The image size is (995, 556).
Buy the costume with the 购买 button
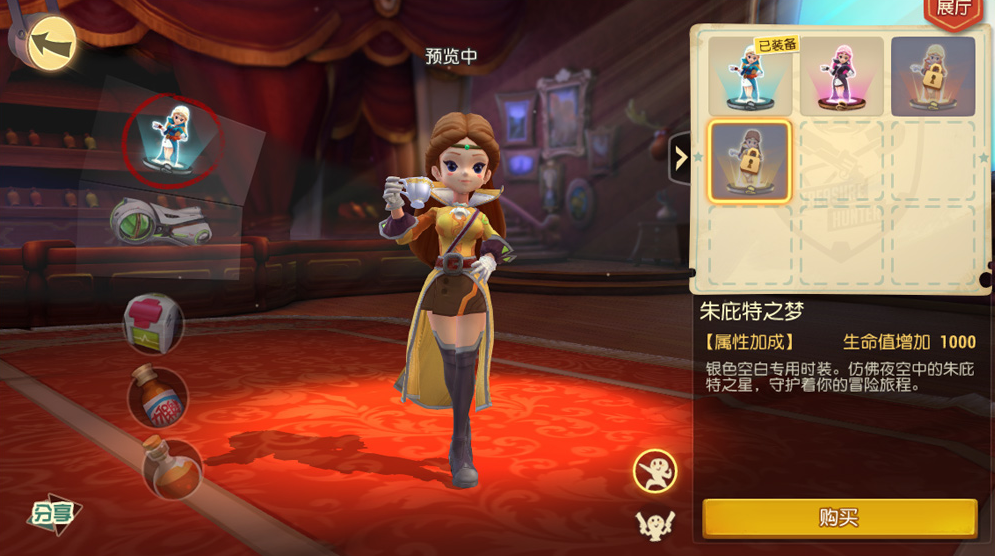click(x=839, y=517)
